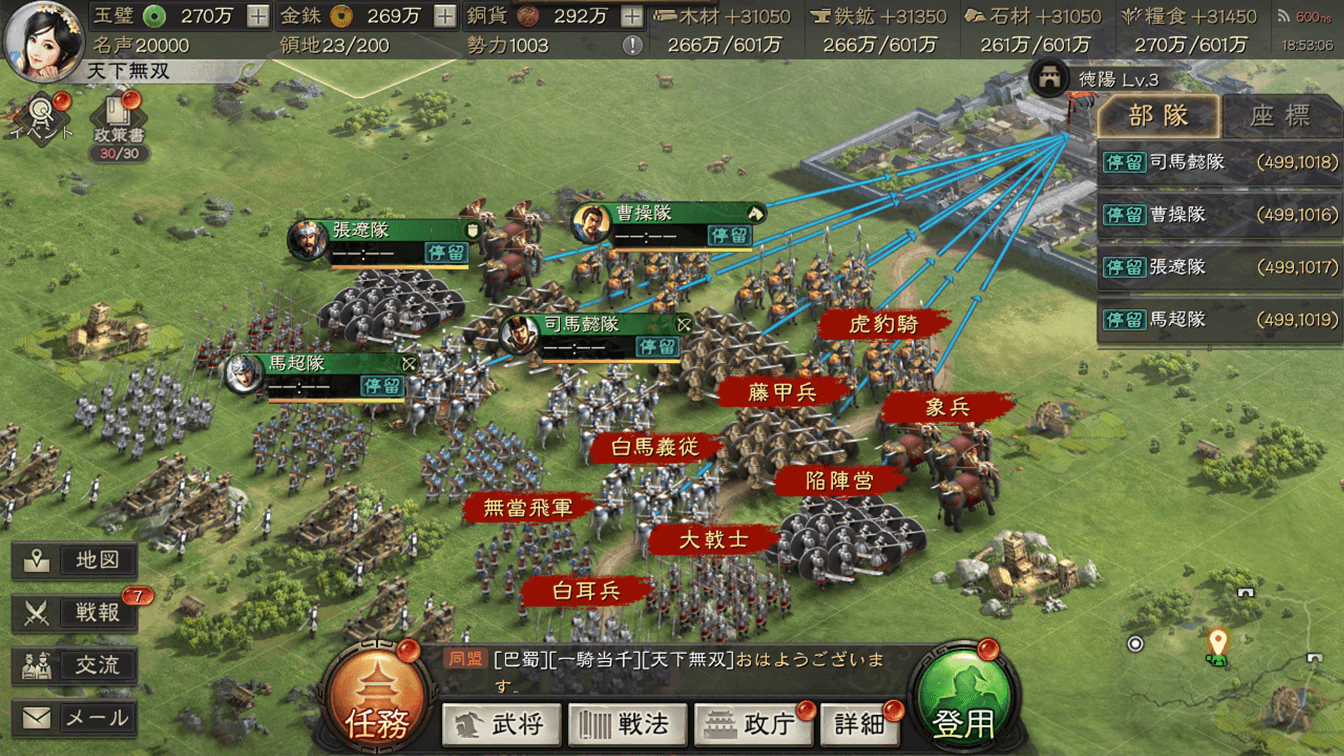Choose 曹操隊 row in troop list

[1219, 214]
